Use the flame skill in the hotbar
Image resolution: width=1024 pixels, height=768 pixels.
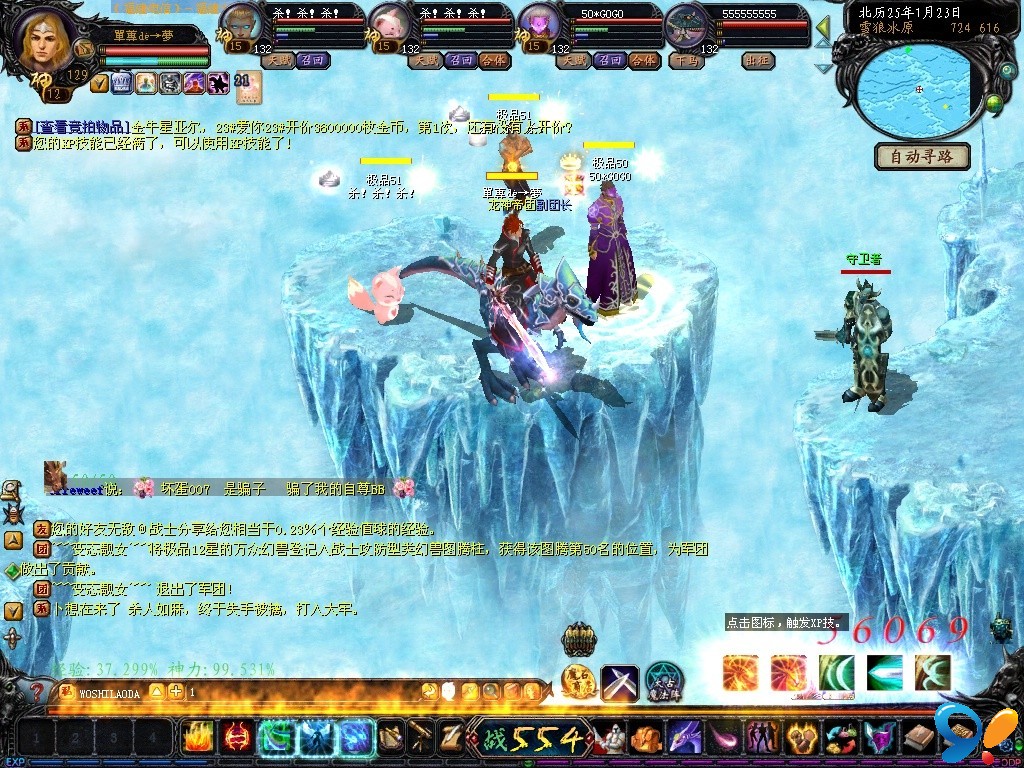point(197,738)
